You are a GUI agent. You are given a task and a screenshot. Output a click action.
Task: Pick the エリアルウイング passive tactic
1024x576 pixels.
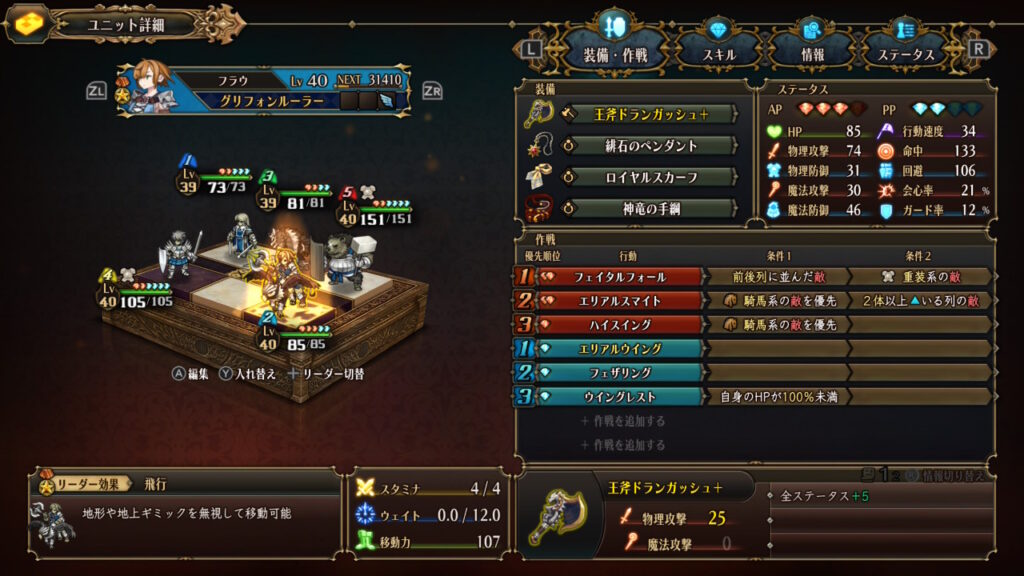[620, 348]
